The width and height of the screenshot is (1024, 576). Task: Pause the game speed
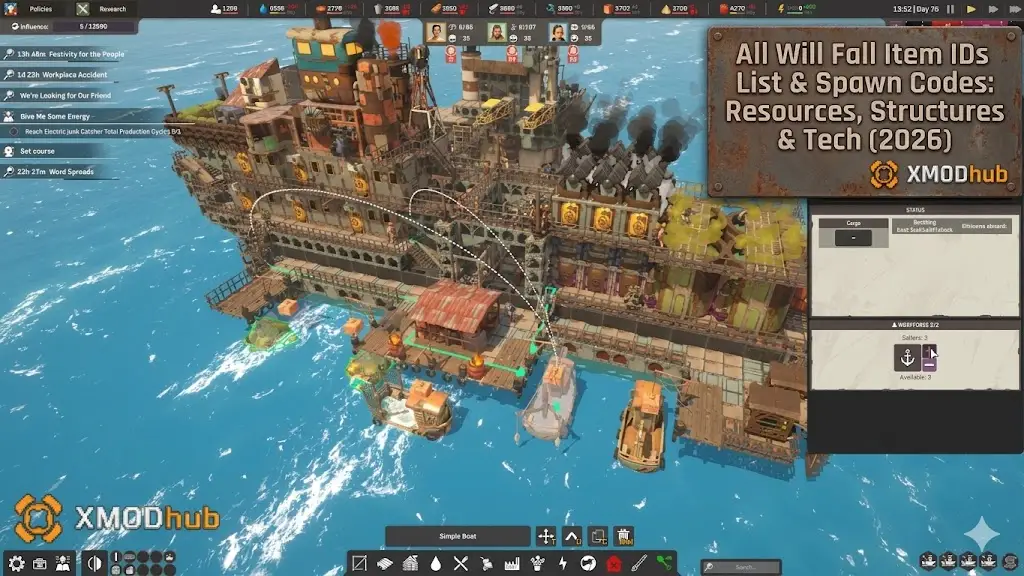950,9
